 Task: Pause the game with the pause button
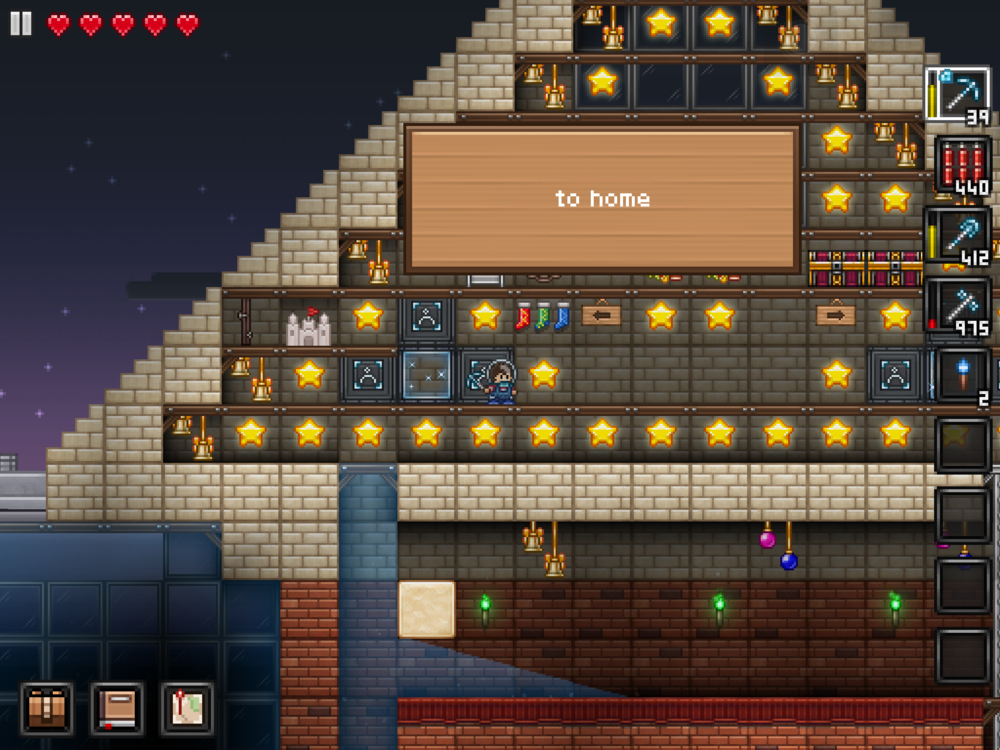pyautogui.click(x=21, y=23)
